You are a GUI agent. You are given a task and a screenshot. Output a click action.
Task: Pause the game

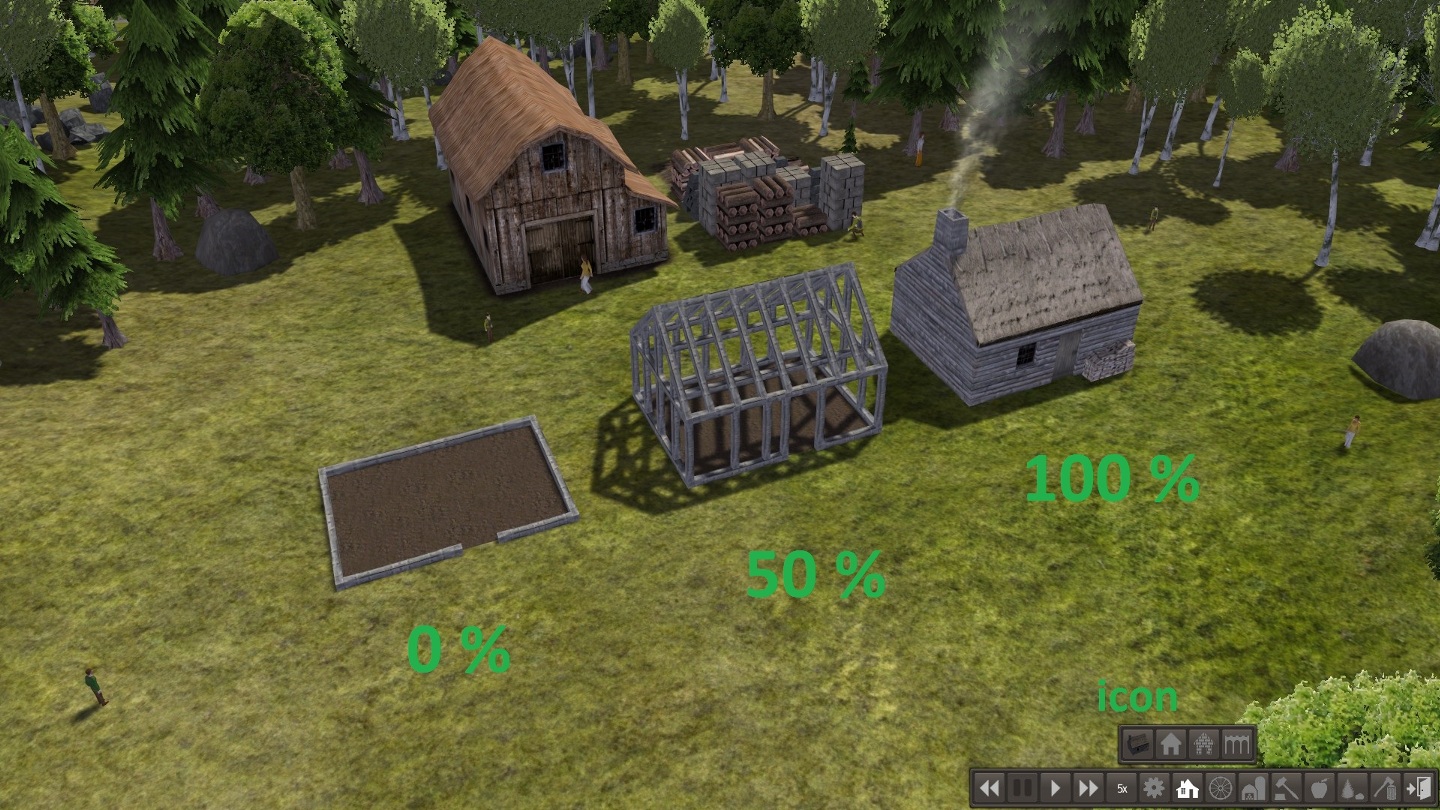pos(1022,788)
